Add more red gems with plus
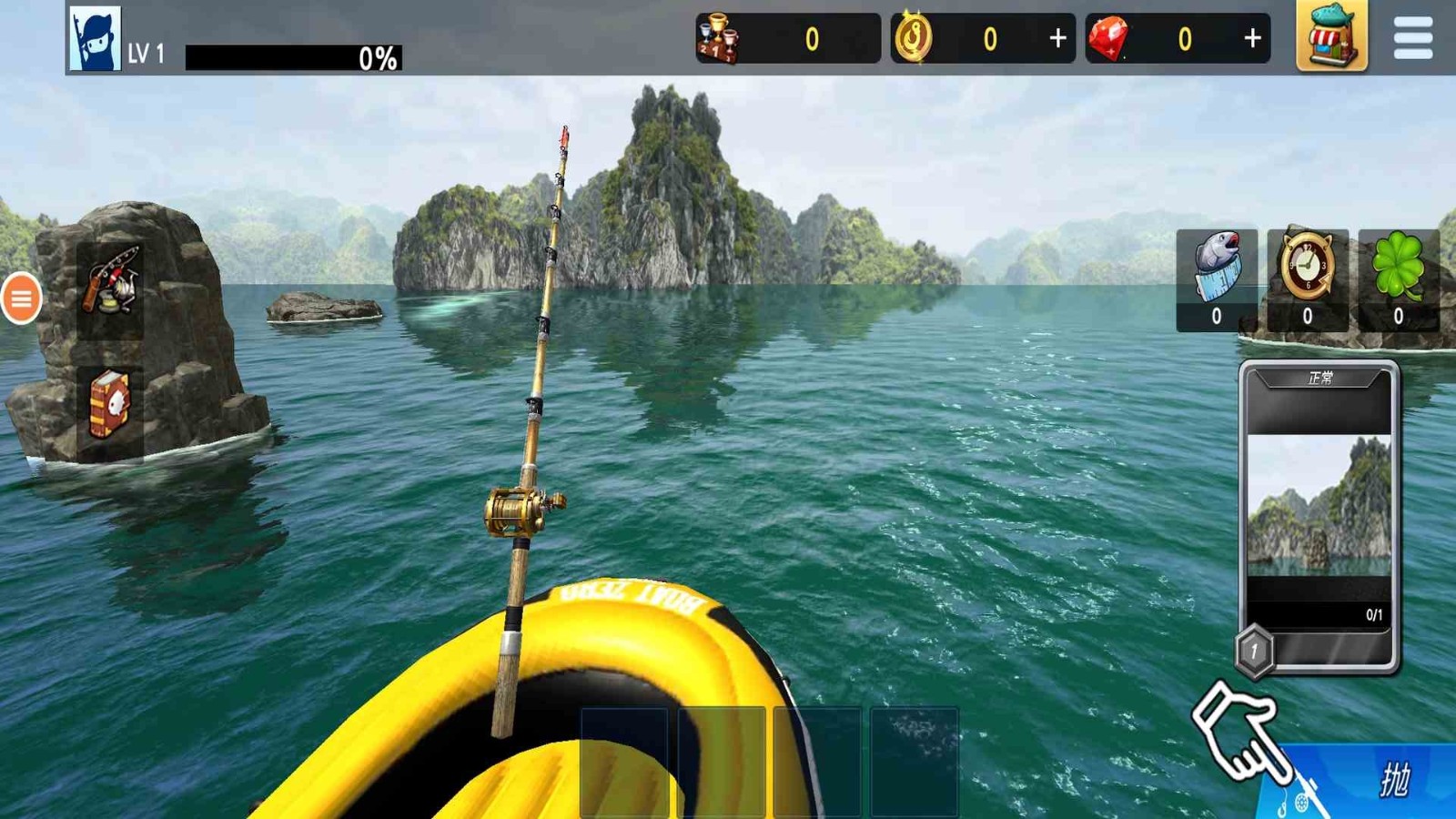This screenshot has width=1456, height=819. click(1252, 38)
